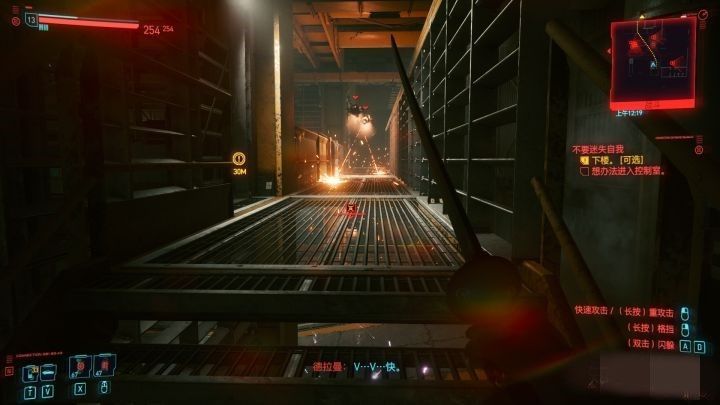This screenshot has height=405, width=720.
Task: Select the grenade quick slot icon
Action: (102, 370)
